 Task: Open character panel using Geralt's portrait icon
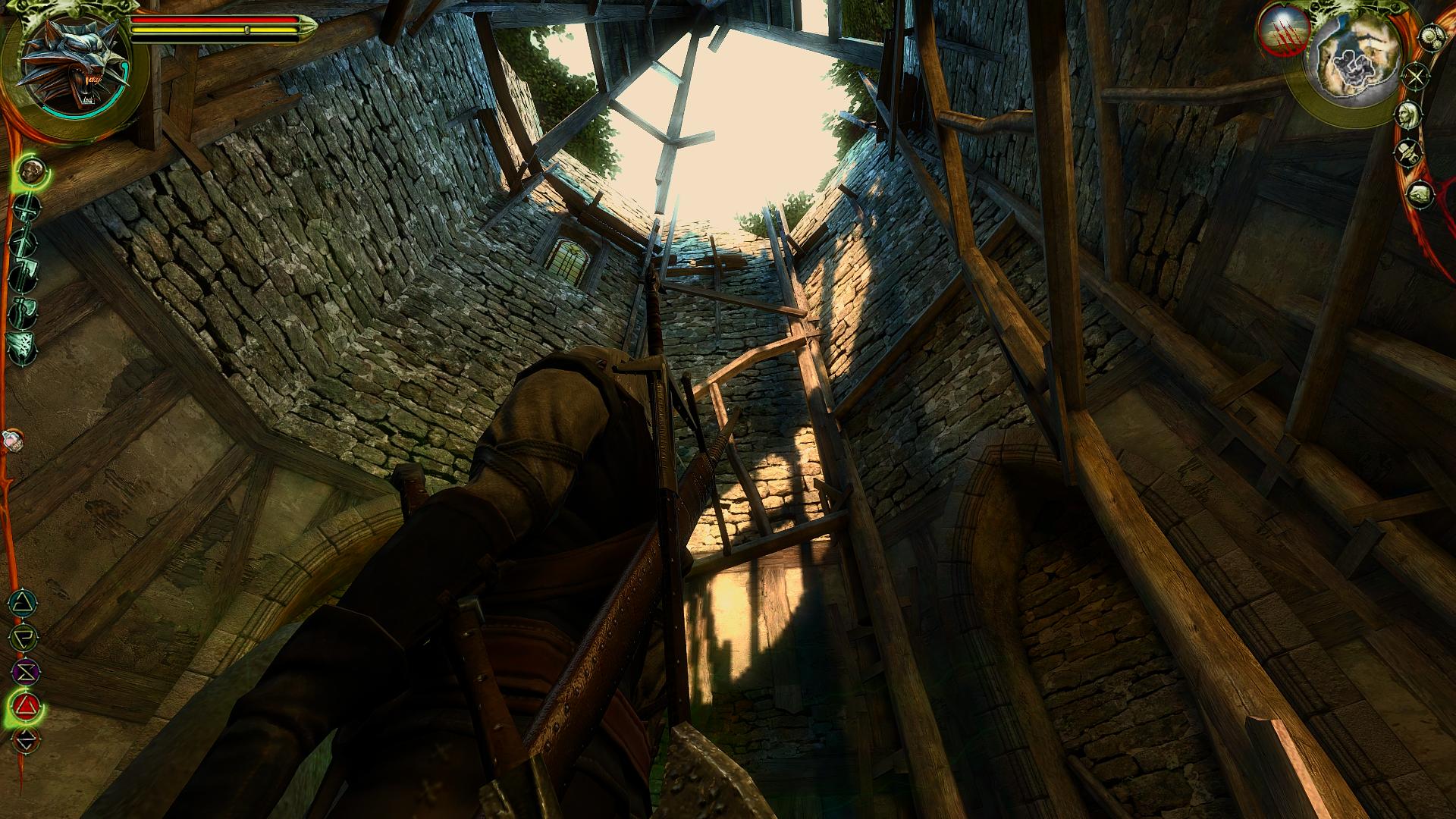1409,115
